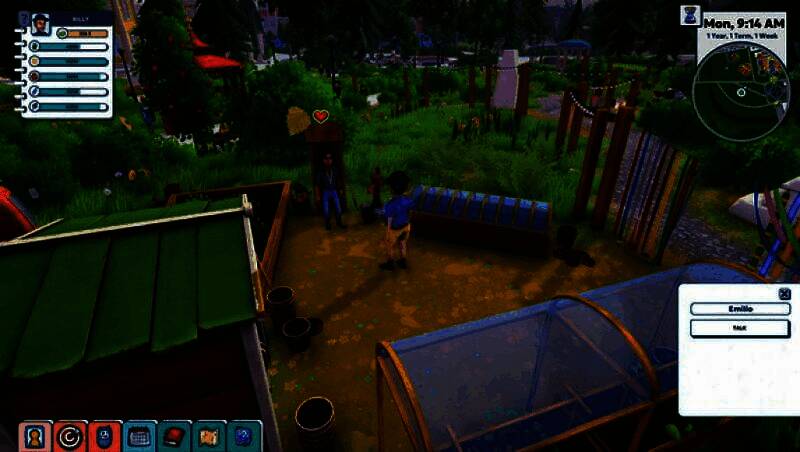Click the circular arrow toolbar icon
The height and width of the screenshot is (452, 800).
(x=70, y=437)
